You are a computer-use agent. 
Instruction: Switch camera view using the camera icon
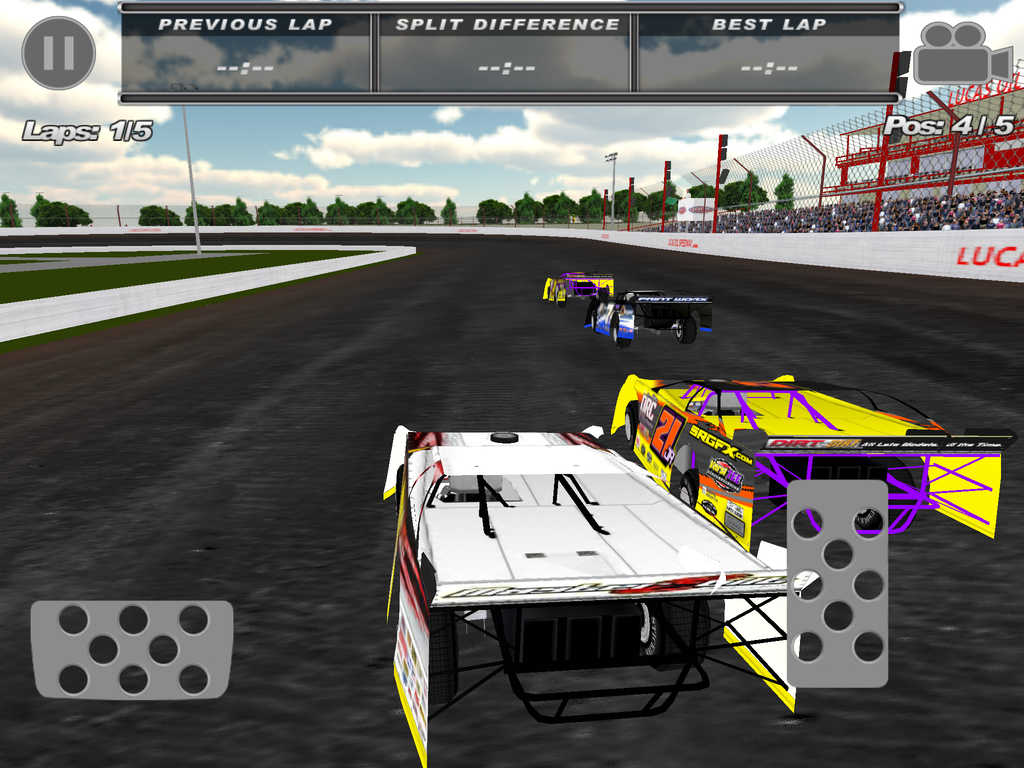coord(961,53)
